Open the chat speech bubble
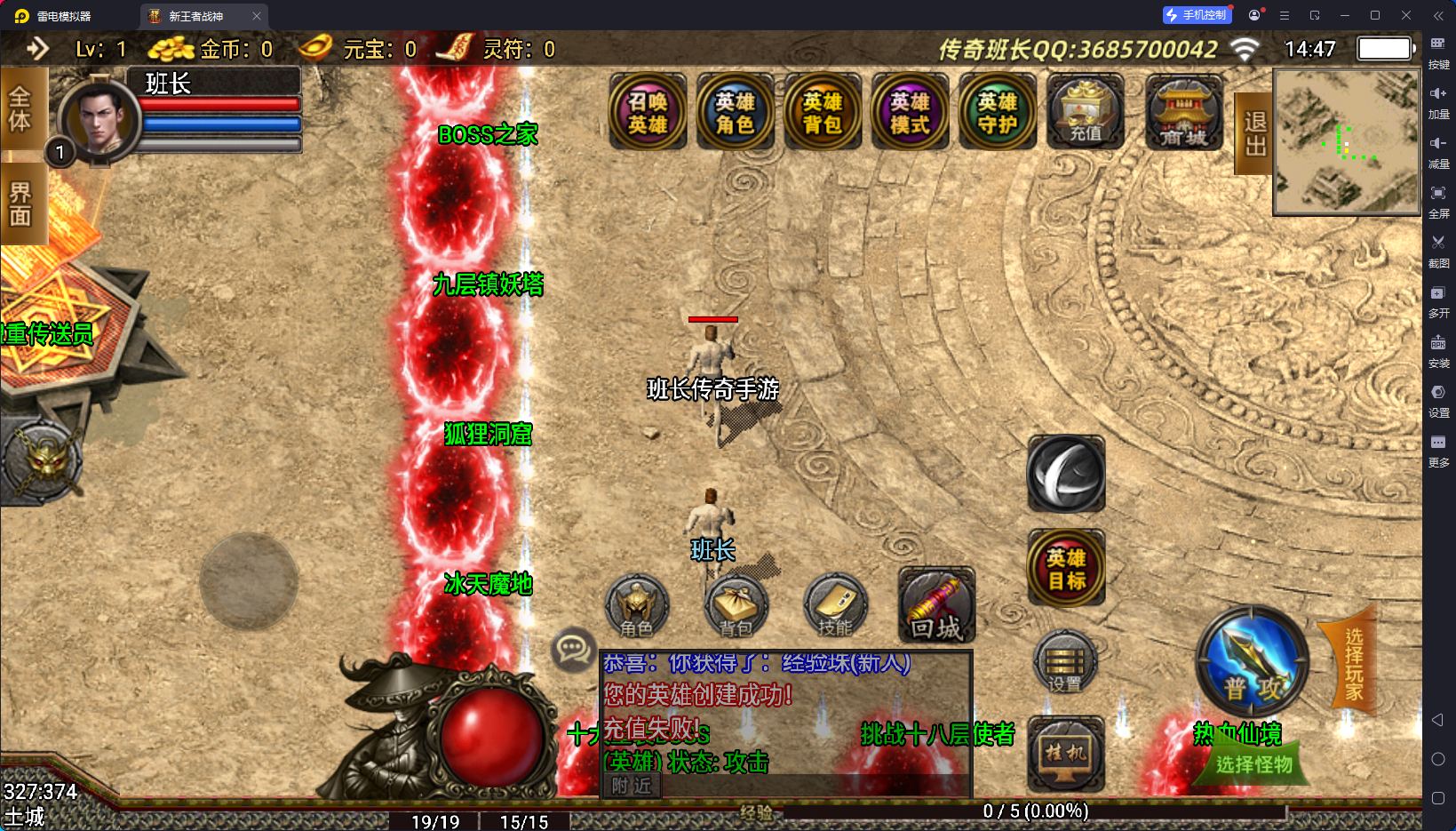The height and width of the screenshot is (831, 1456). tap(573, 650)
